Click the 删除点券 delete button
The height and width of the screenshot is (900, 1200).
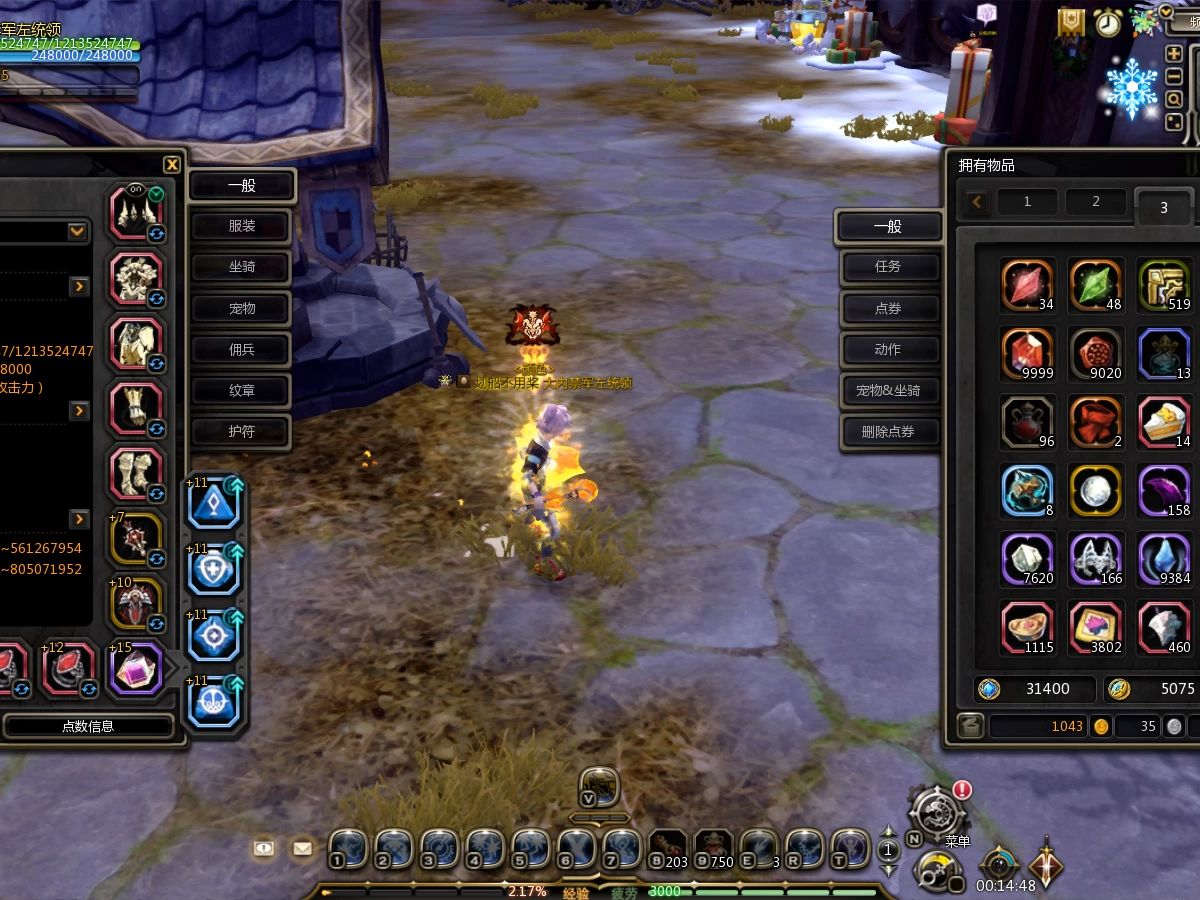pyautogui.click(x=888, y=432)
